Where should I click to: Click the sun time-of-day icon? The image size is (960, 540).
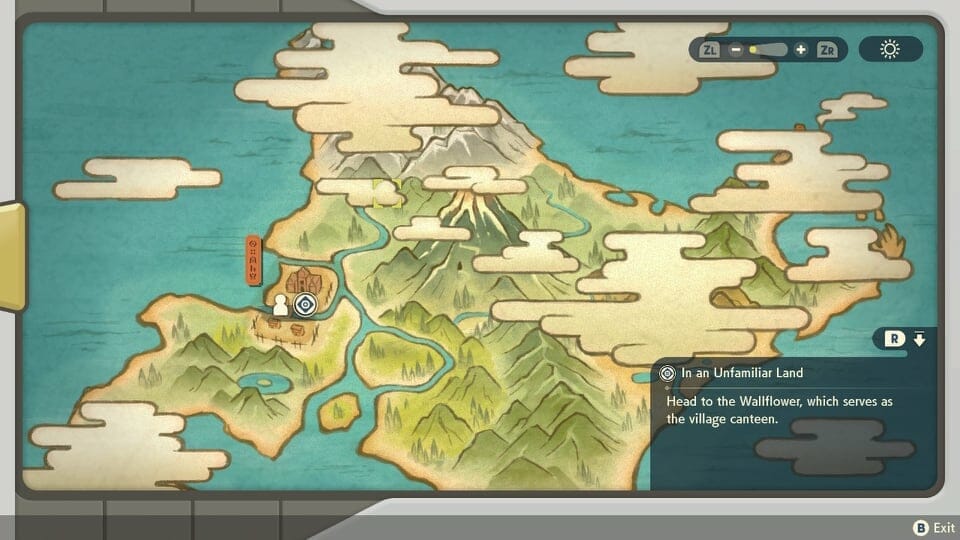point(889,50)
